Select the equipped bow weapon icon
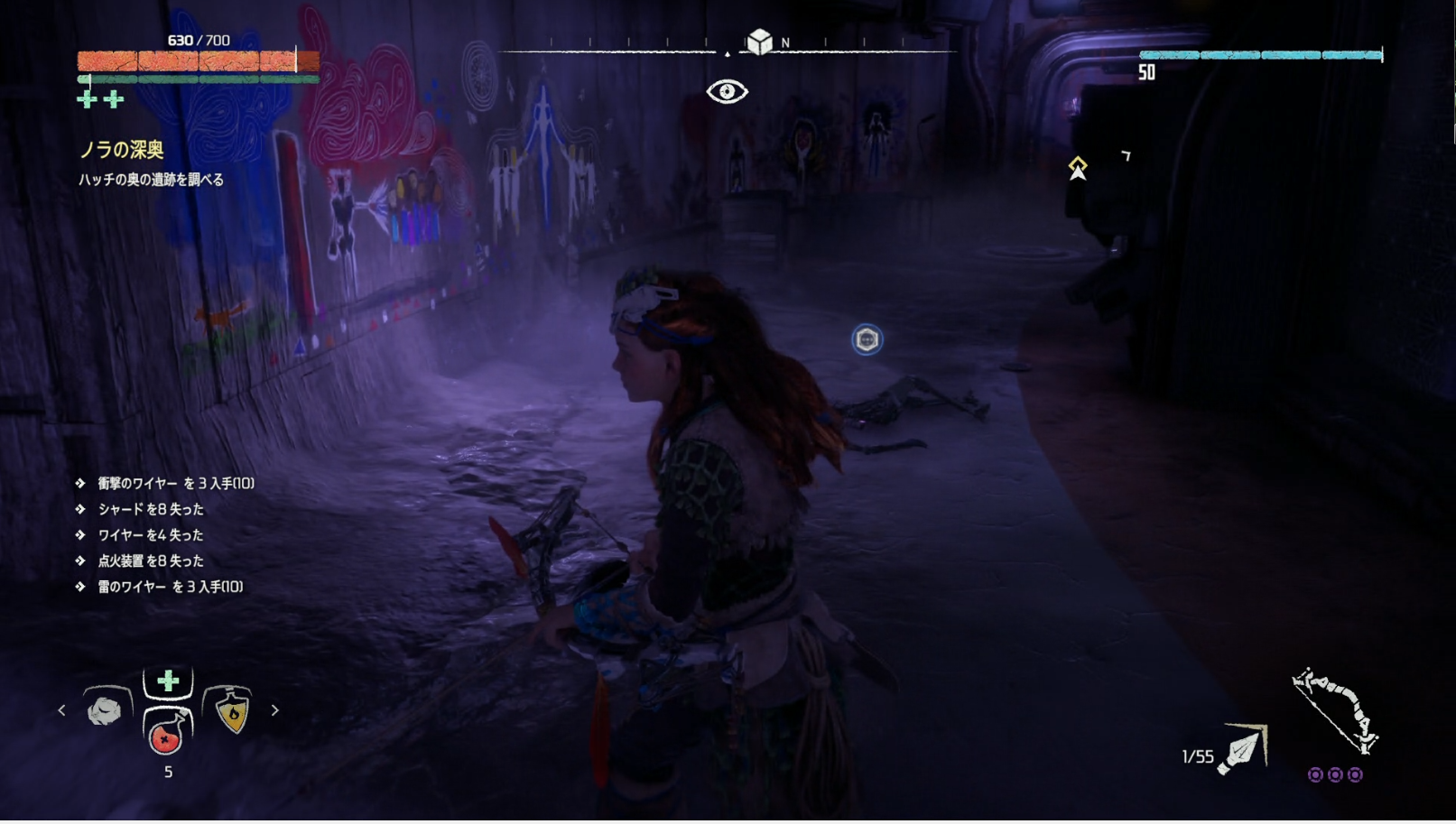 coord(1335,710)
